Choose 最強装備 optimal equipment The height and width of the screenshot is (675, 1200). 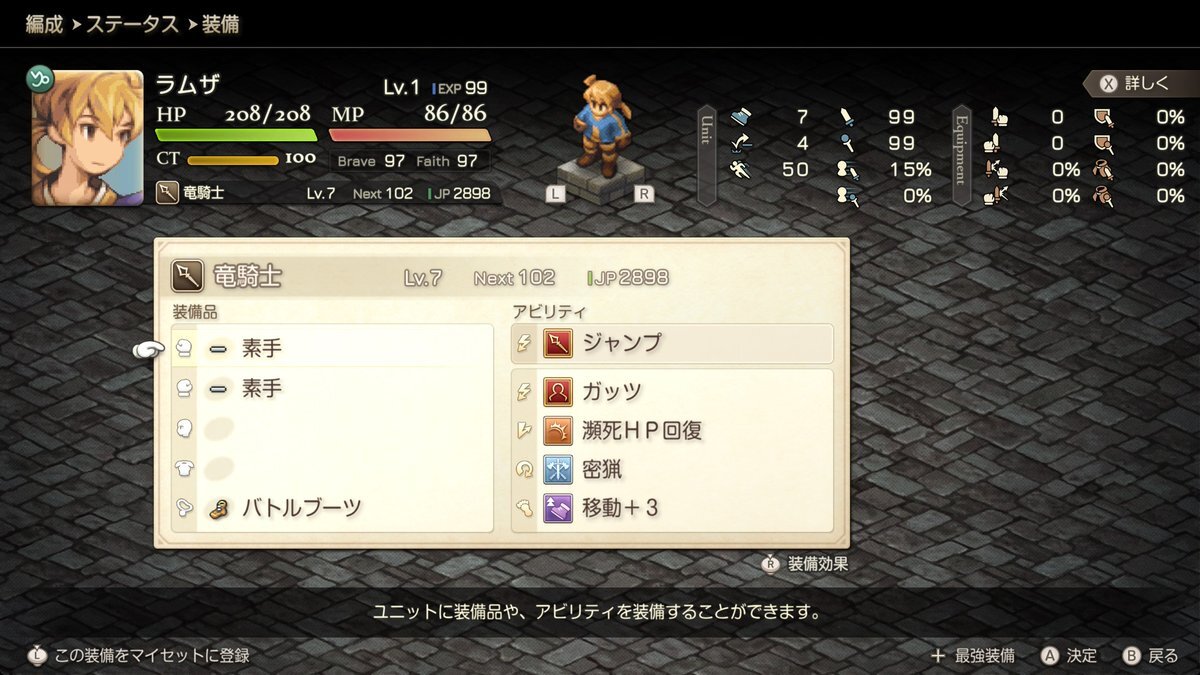pos(973,656)
